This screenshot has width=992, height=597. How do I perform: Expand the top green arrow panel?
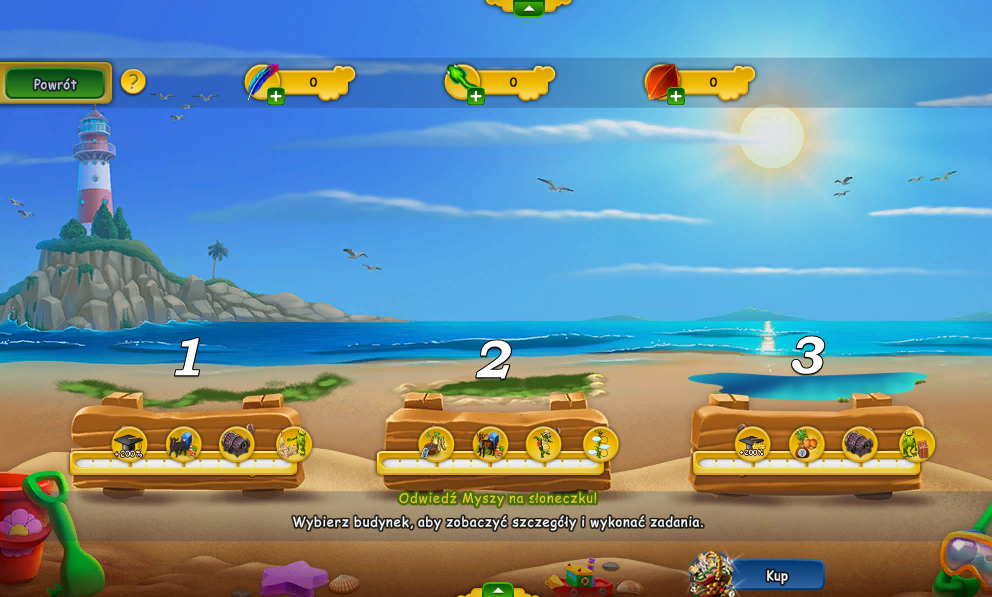[528, 7]
